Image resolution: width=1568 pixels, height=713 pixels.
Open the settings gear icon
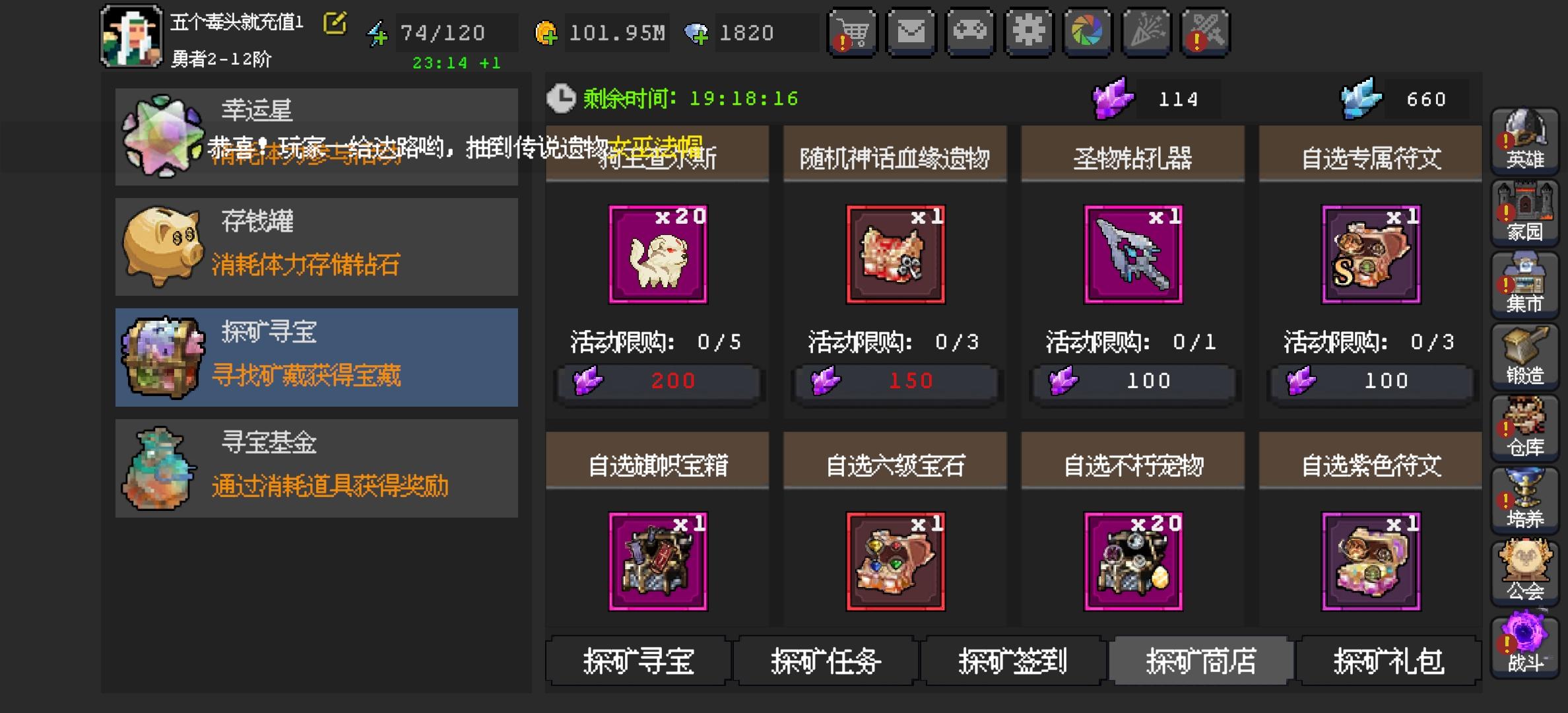1029,32
